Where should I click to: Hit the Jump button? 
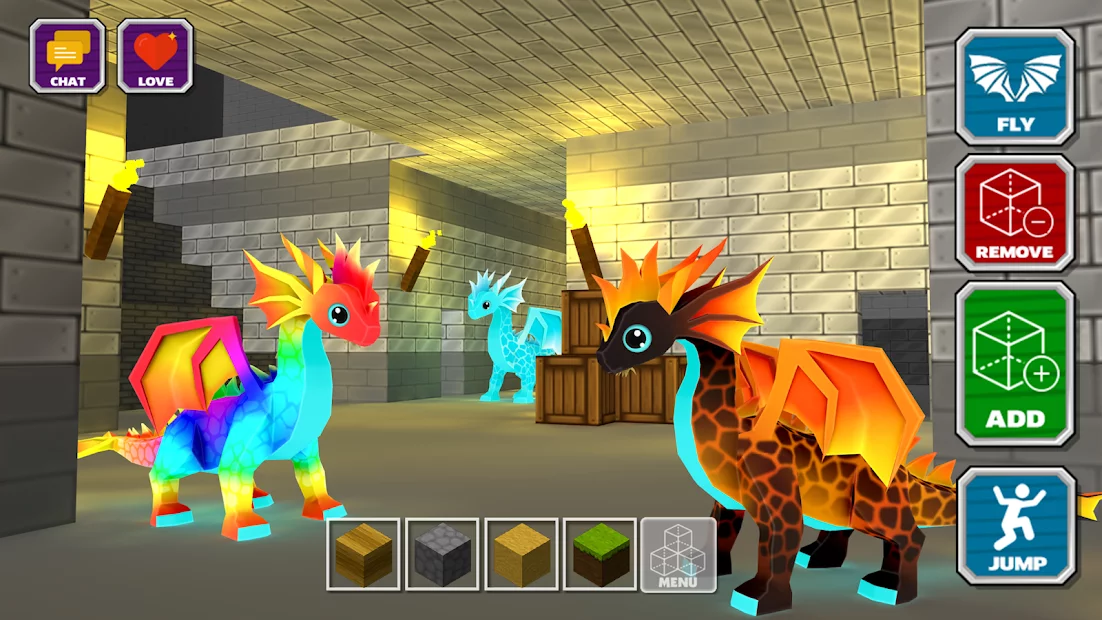(1016, 526)
